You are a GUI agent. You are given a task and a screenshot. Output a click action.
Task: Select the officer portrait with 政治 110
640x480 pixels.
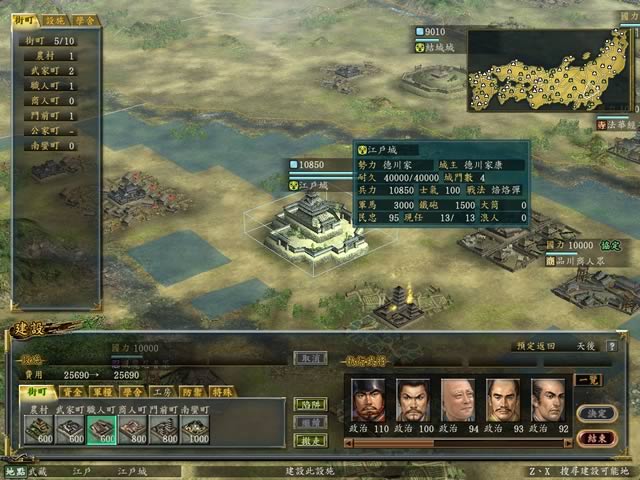pyautogui.click(x=368, y=403)
